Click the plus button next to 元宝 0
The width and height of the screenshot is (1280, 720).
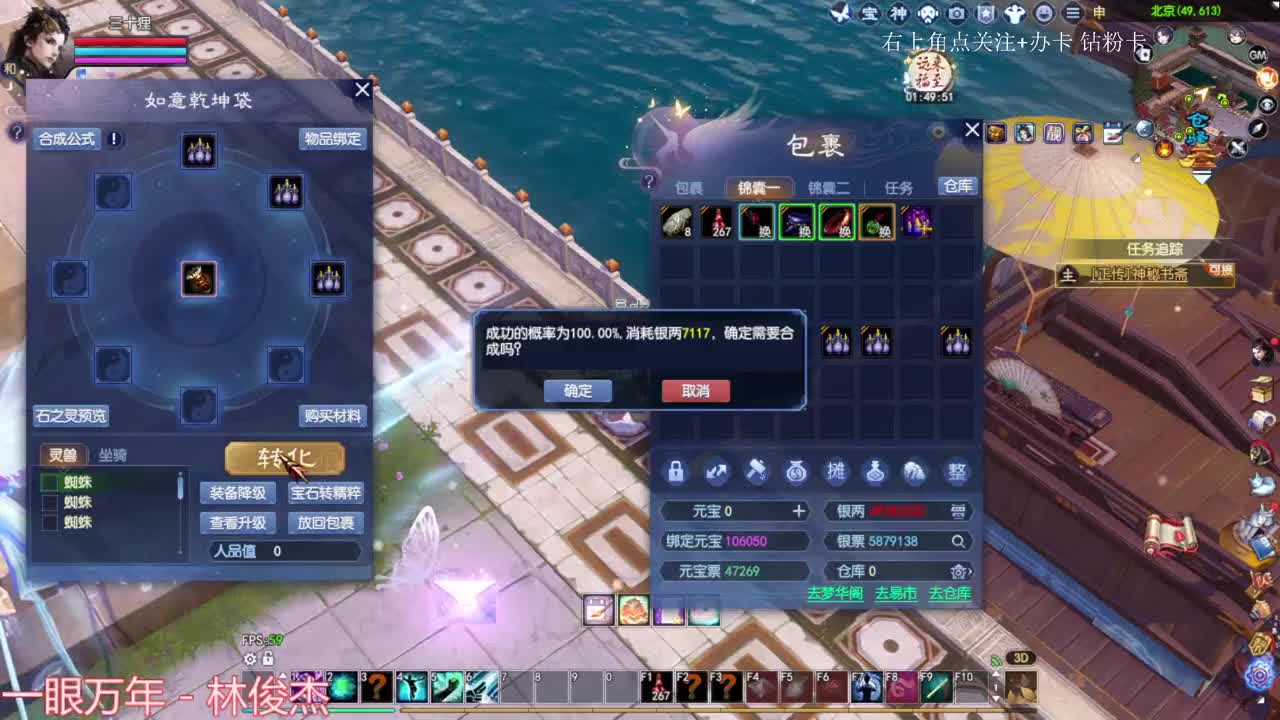tap(799, 511)
